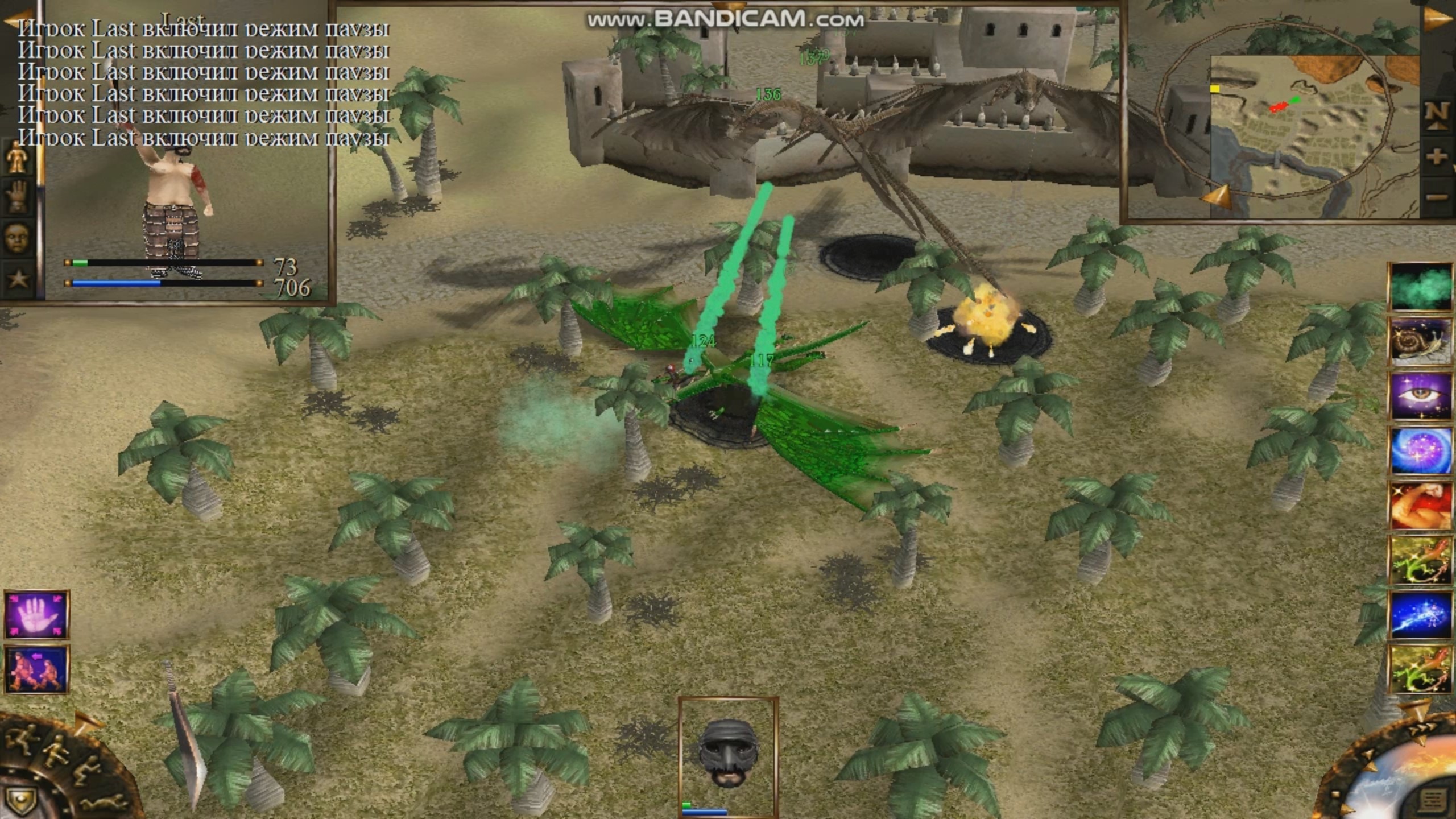Zoom in the minimap with plus button

[1437, 156]
